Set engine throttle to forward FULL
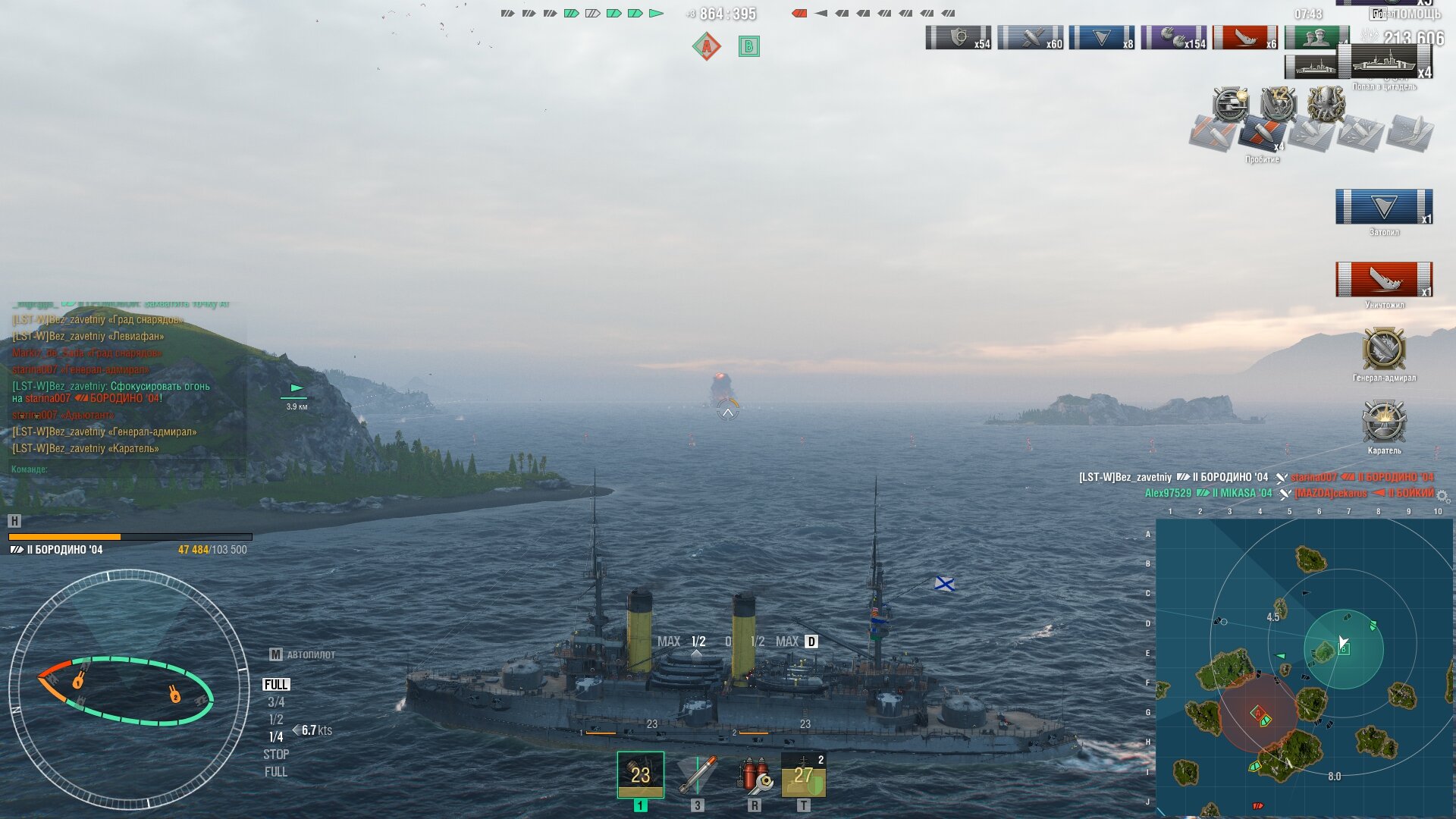The width and height of the screenshot is (1456, 819). pyautogui.click(x=276, y=685)
